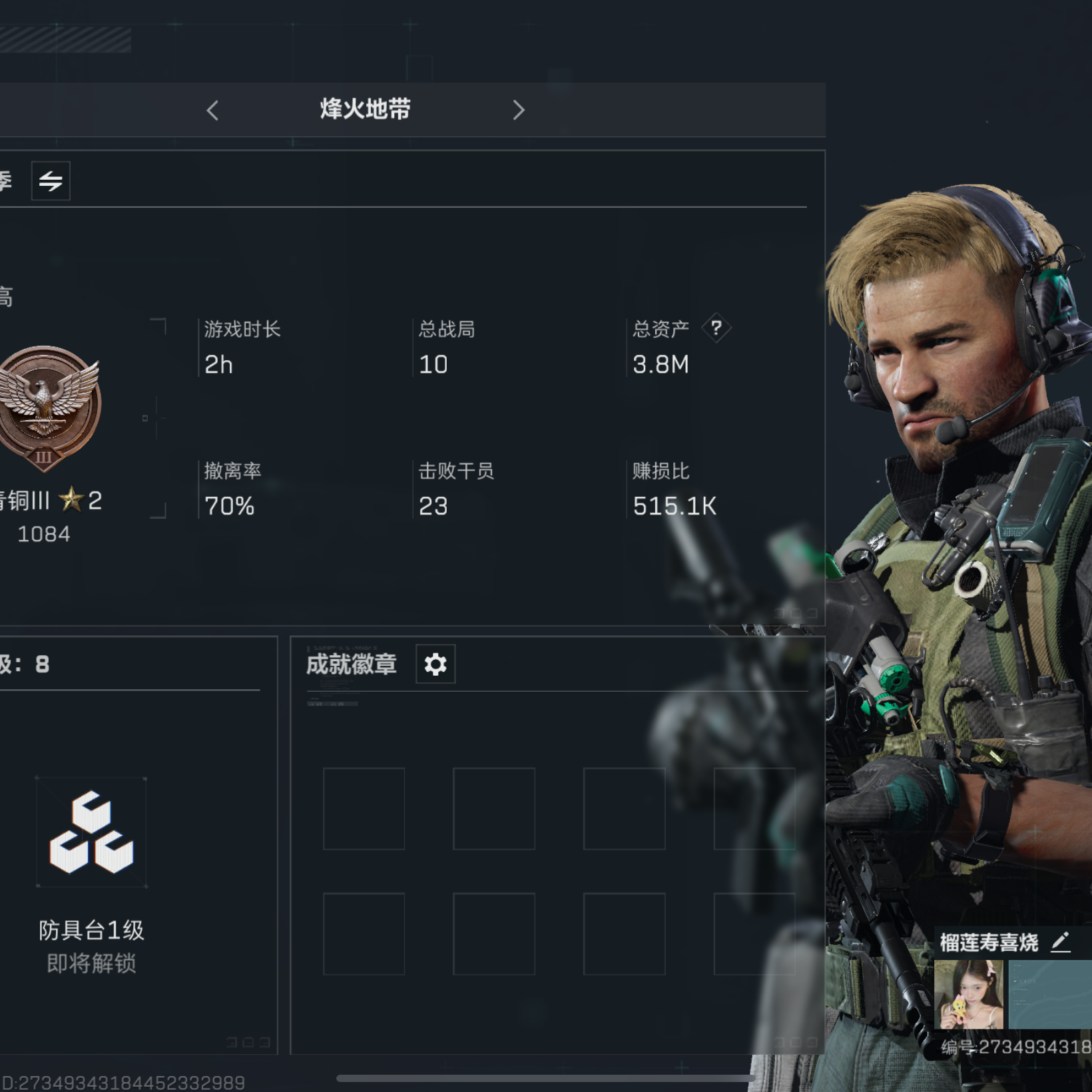This screenshot has height=1092, width=1092.
Task: Click the season swap arrows button
Action: (51, 180)
